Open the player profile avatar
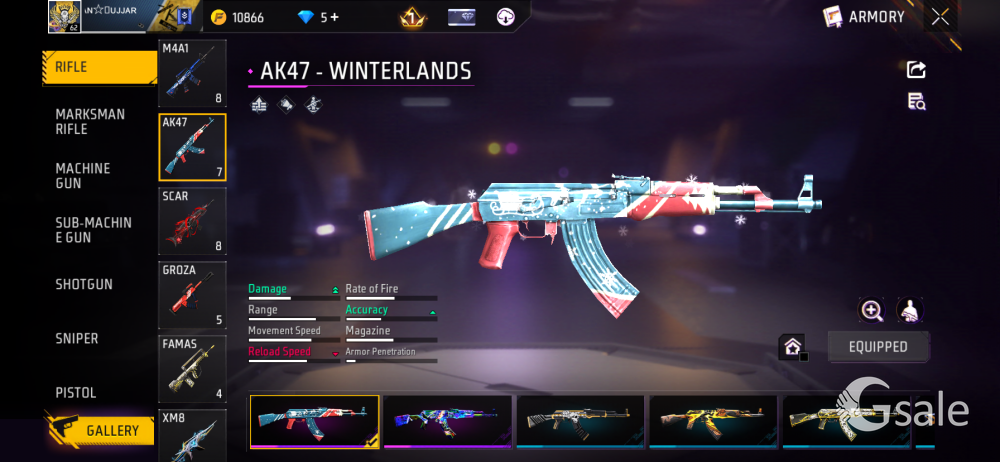 [64, 16]
